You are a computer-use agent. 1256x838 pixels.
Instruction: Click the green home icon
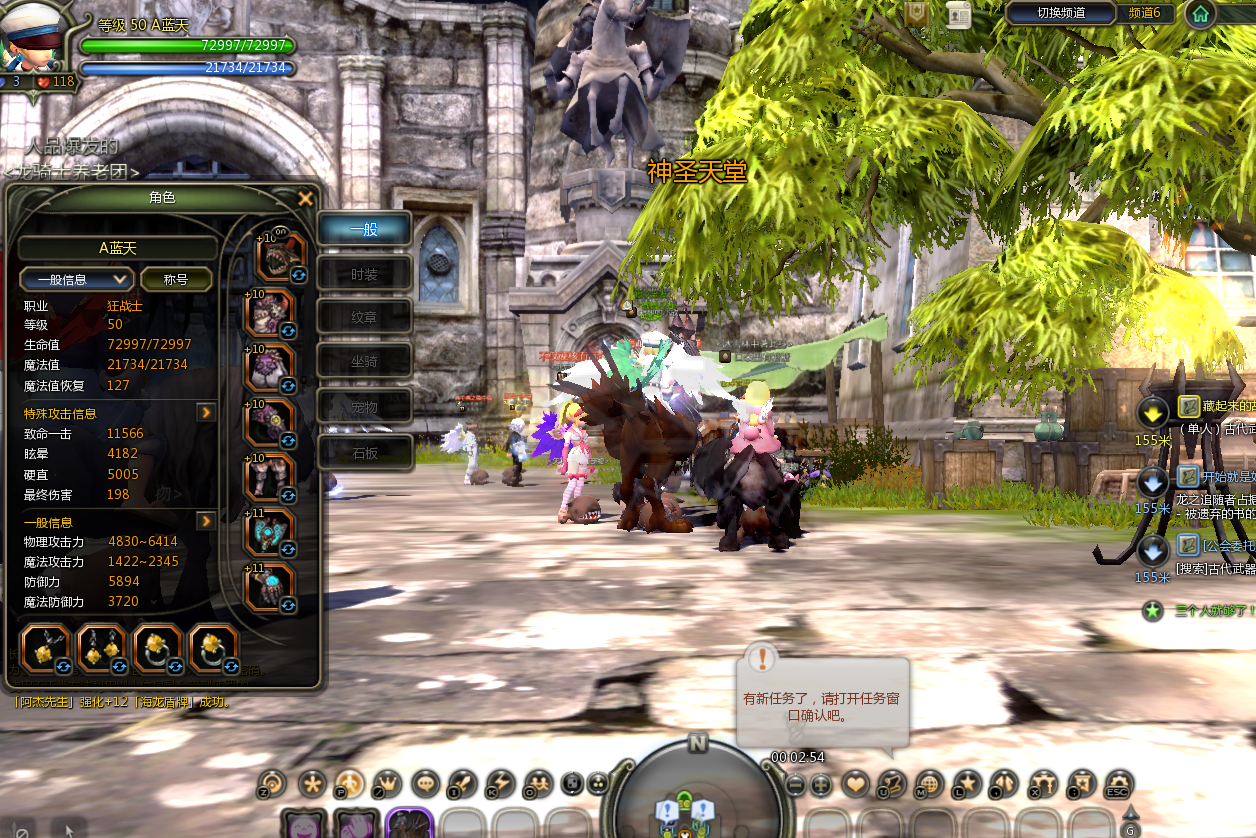(1201, 13)
